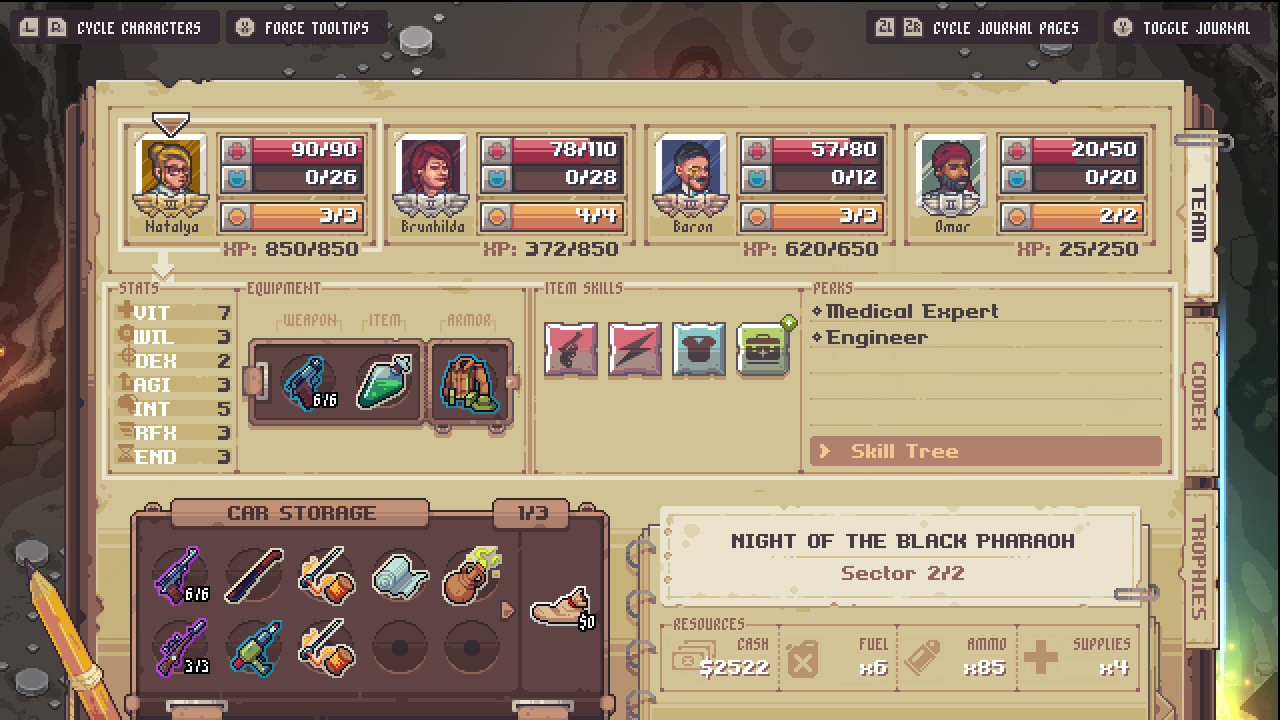The height and width of the screenshot is (720, 1280).
Task: Click the car storage next-page arrow
Action: (x=509, y=608)
